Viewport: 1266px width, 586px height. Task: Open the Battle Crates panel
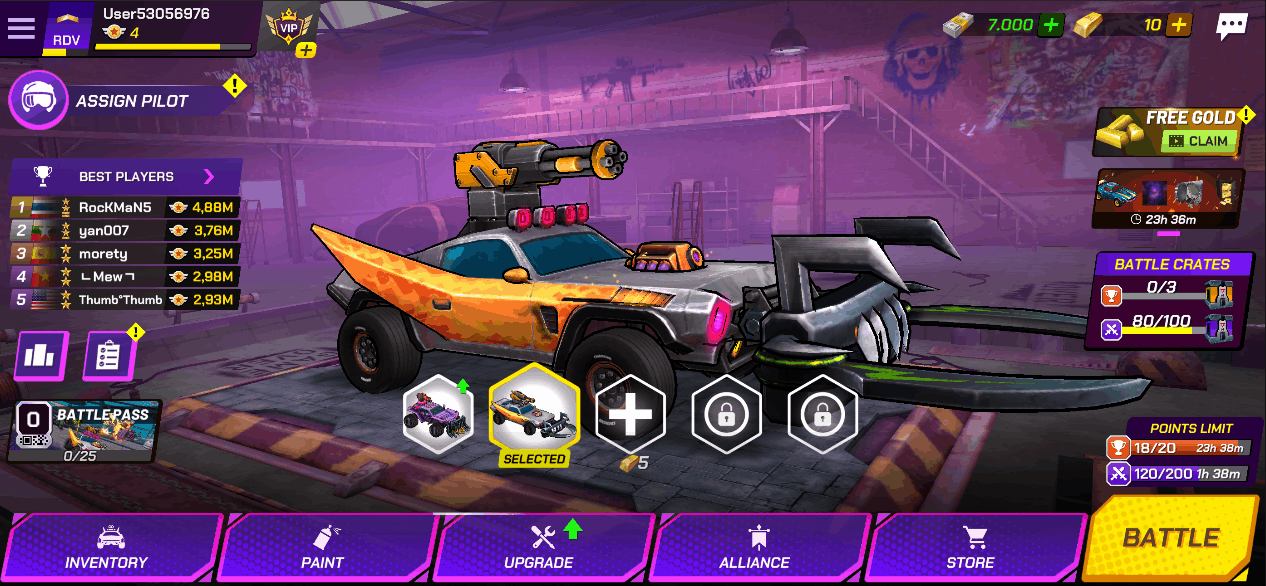pyautogui.click(x=1171, y=300)
